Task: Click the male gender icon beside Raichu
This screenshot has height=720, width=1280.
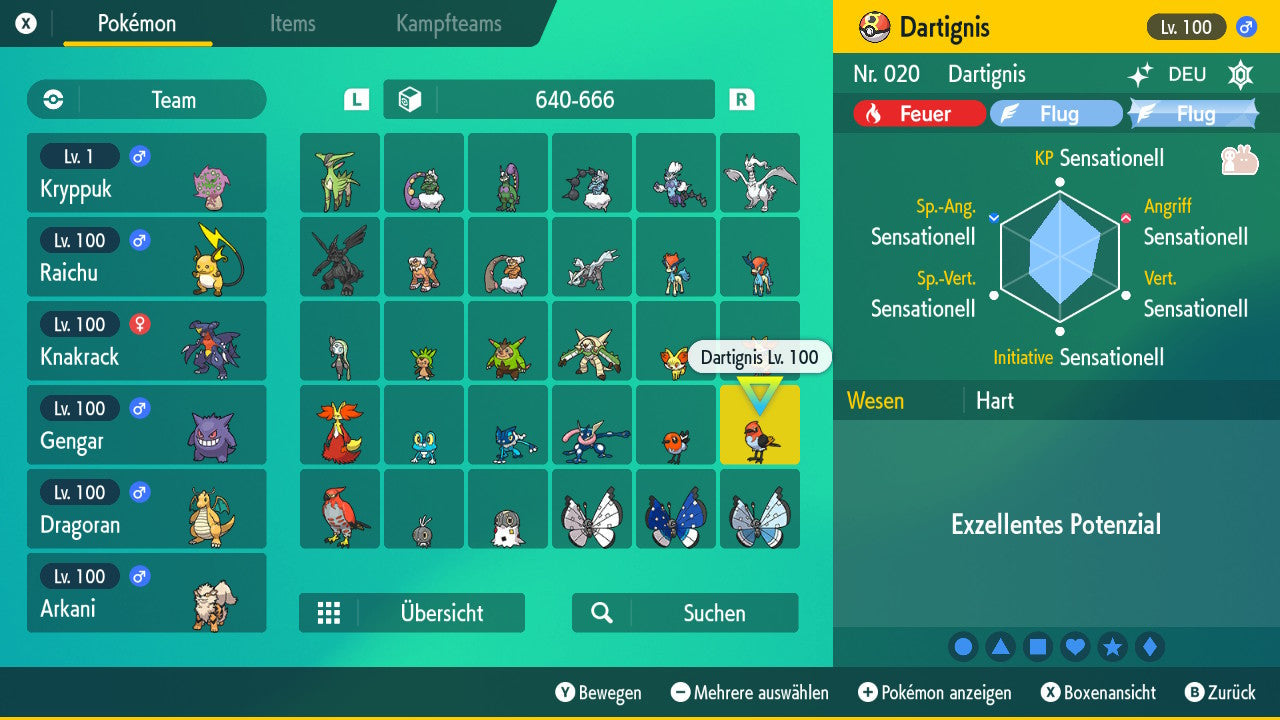Action: [138, 240]
